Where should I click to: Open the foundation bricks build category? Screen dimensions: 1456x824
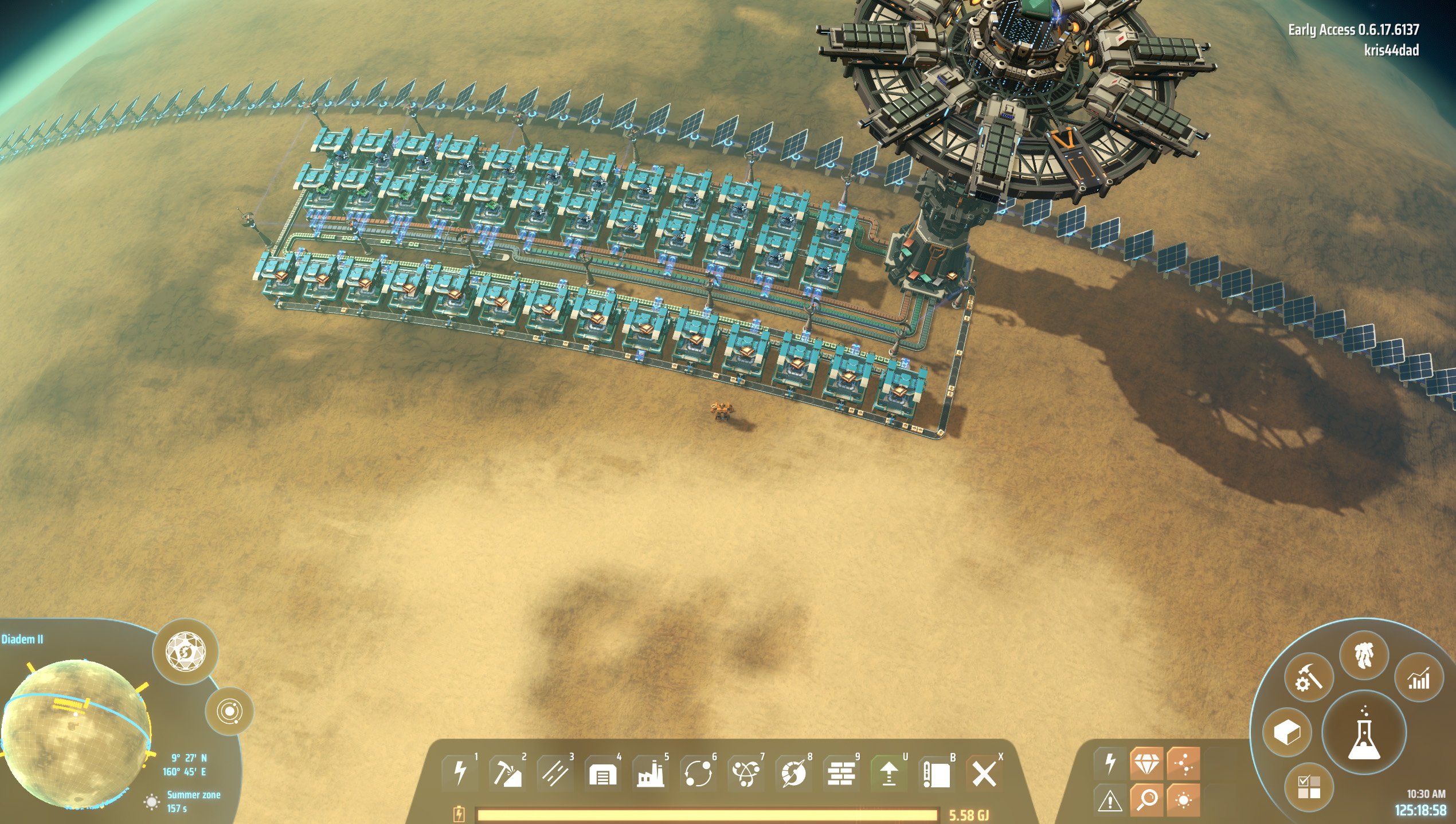point(841,773)
